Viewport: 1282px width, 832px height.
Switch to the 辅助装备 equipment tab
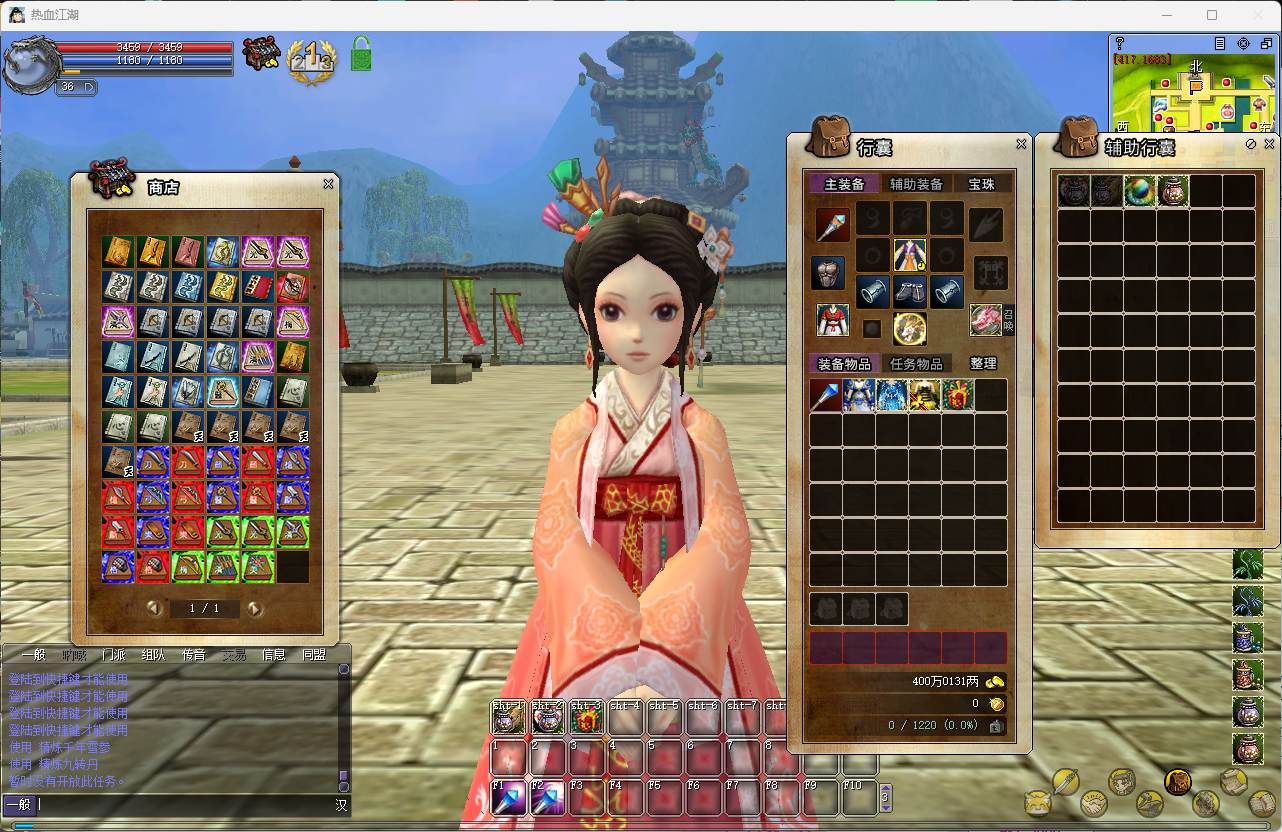point(916,184)
